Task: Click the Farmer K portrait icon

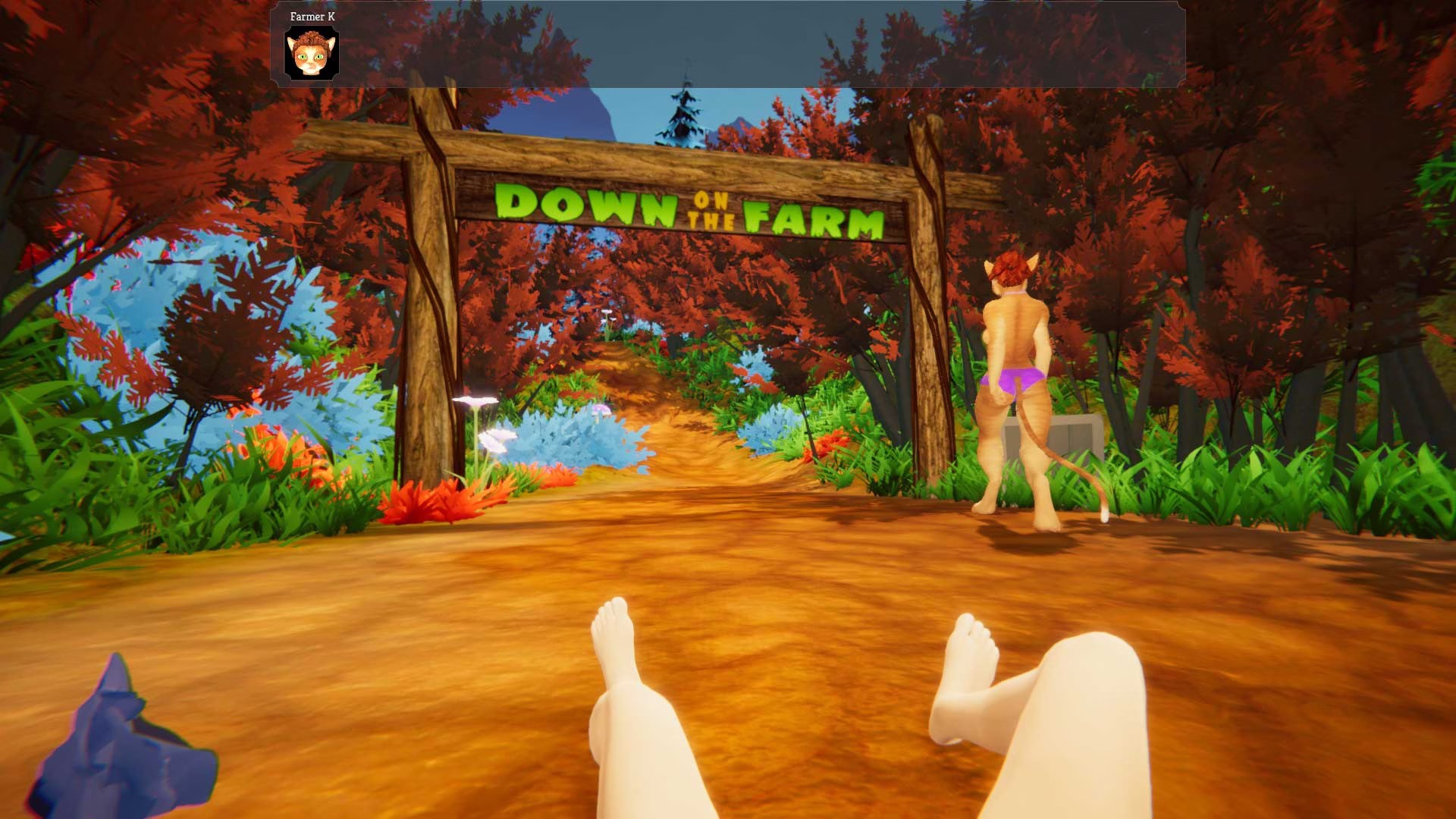Action: click(x=313, y=52)
